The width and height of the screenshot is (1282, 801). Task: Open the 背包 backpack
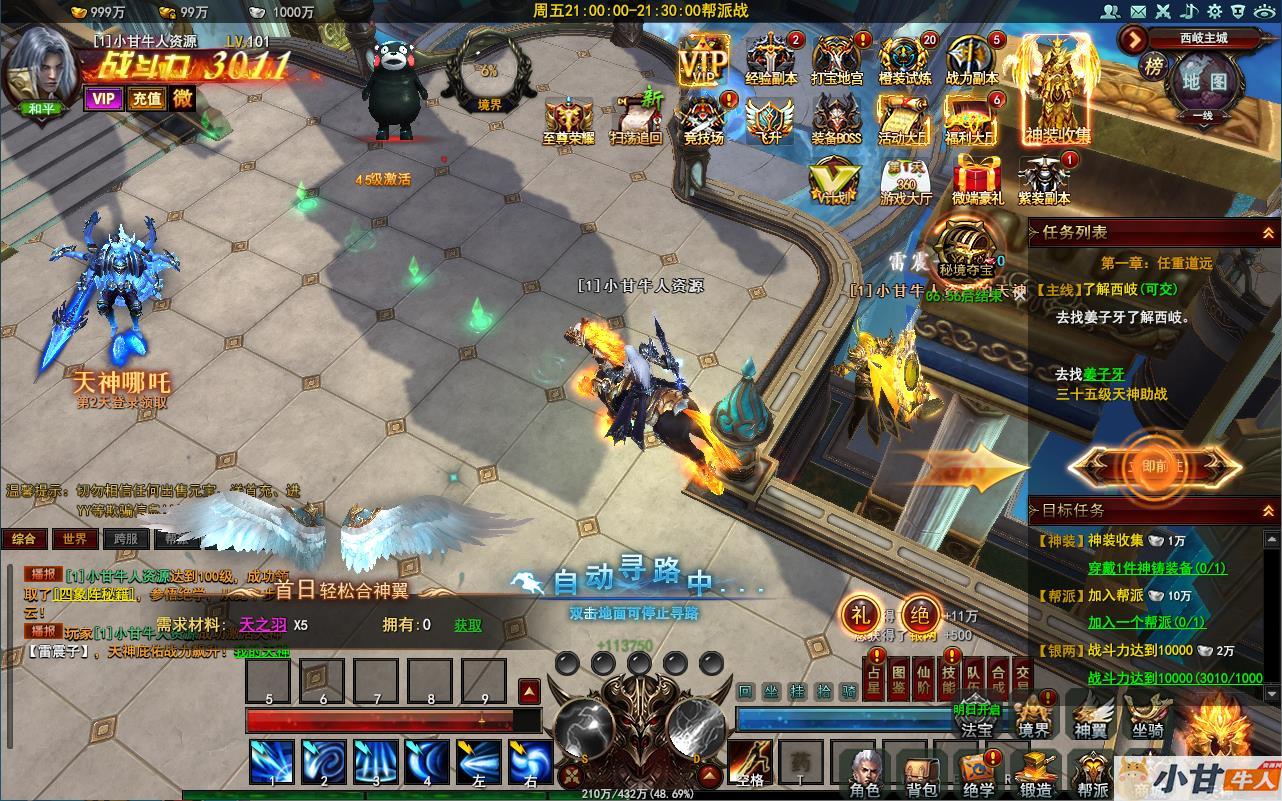click(920, 774)
